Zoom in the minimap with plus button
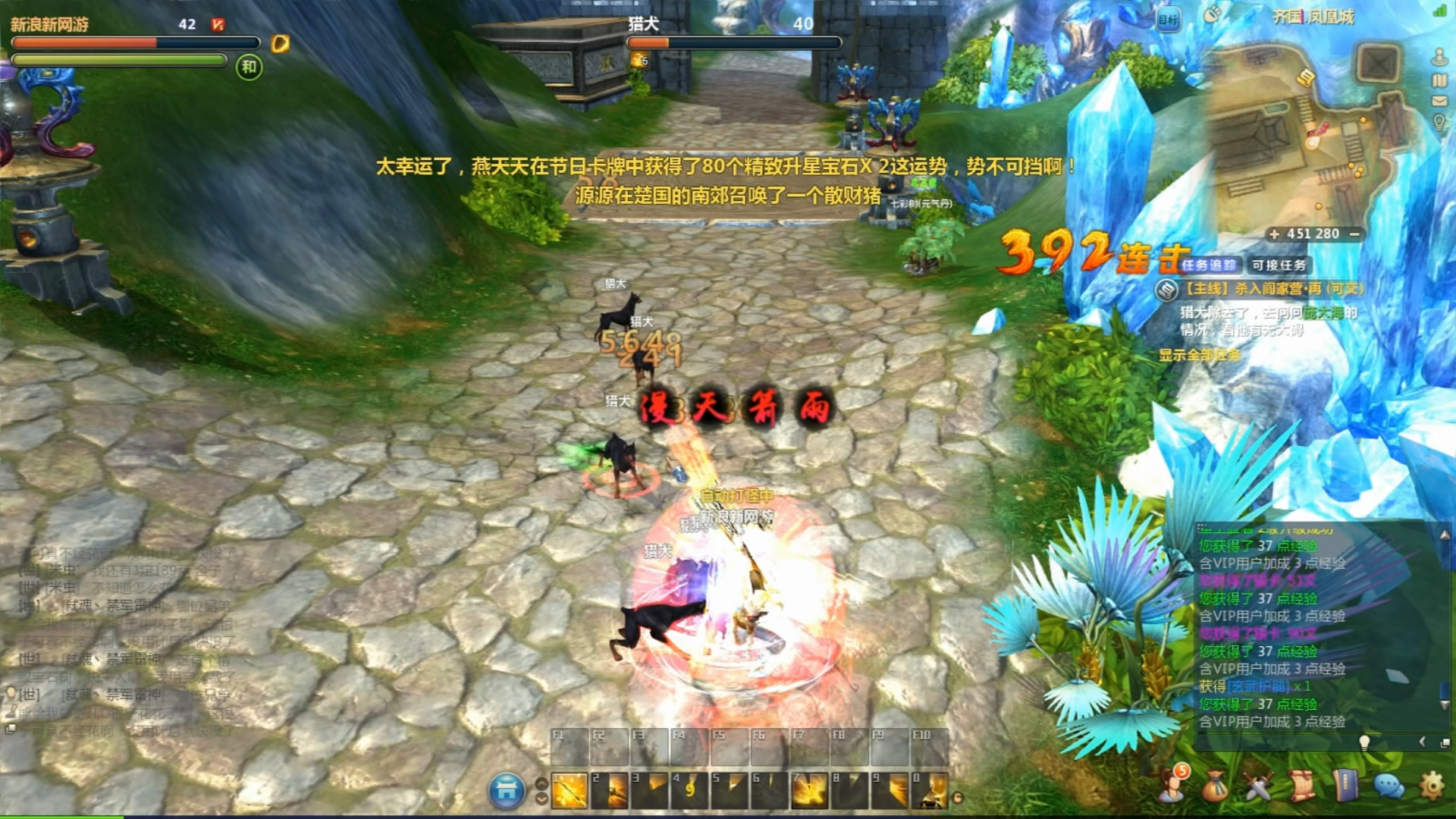 pos(1274,234)
